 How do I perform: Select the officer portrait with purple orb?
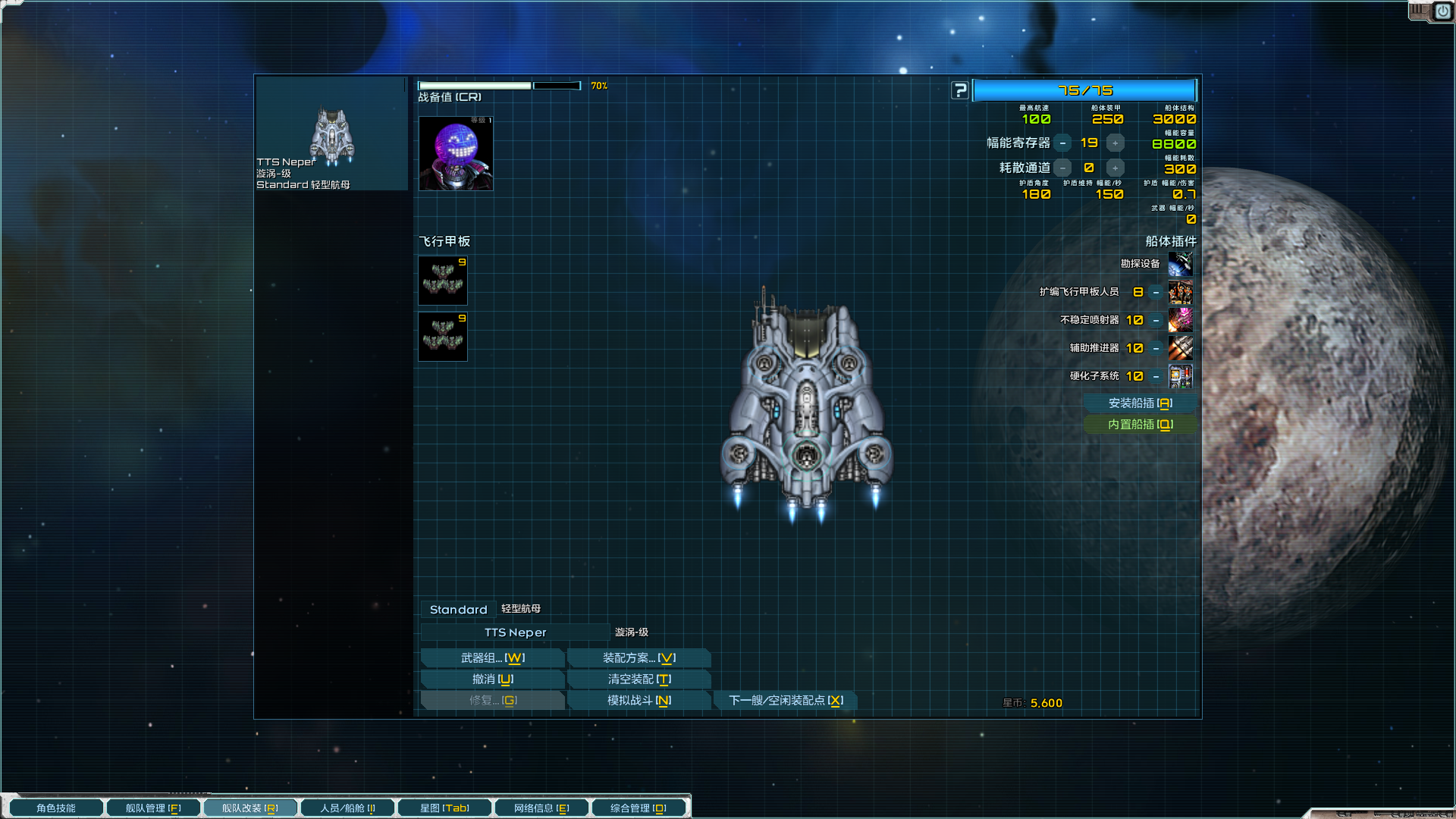pos(456,154)
